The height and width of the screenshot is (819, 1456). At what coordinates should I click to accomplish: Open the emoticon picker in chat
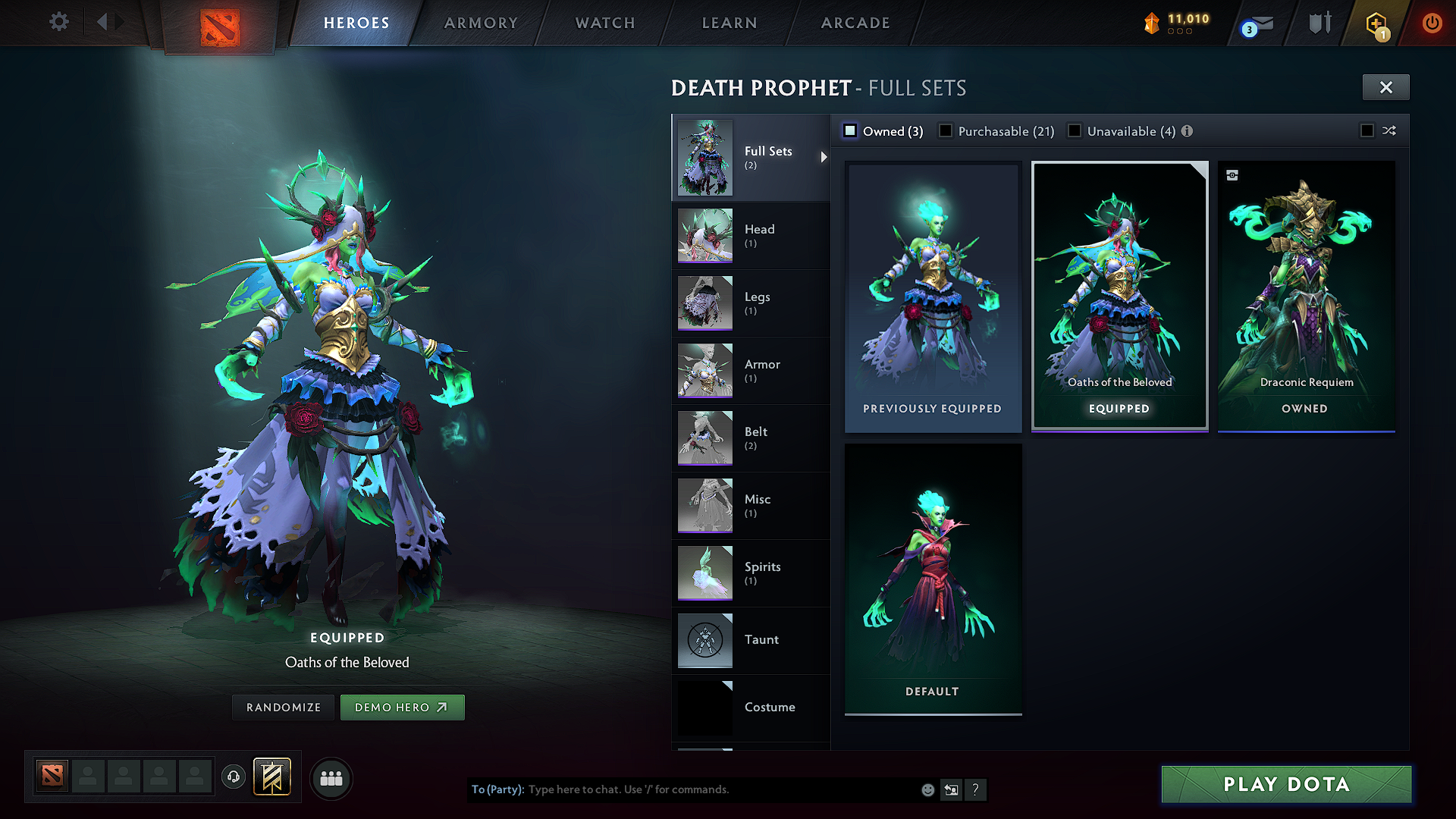coord(927,789)
